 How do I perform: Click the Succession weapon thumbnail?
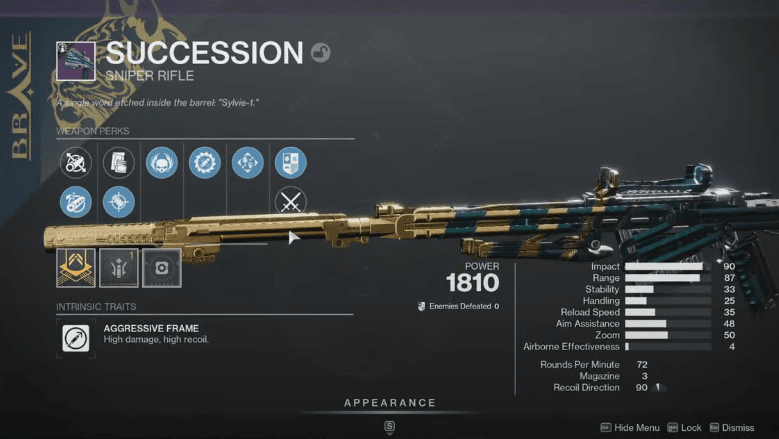click(76, 61)
